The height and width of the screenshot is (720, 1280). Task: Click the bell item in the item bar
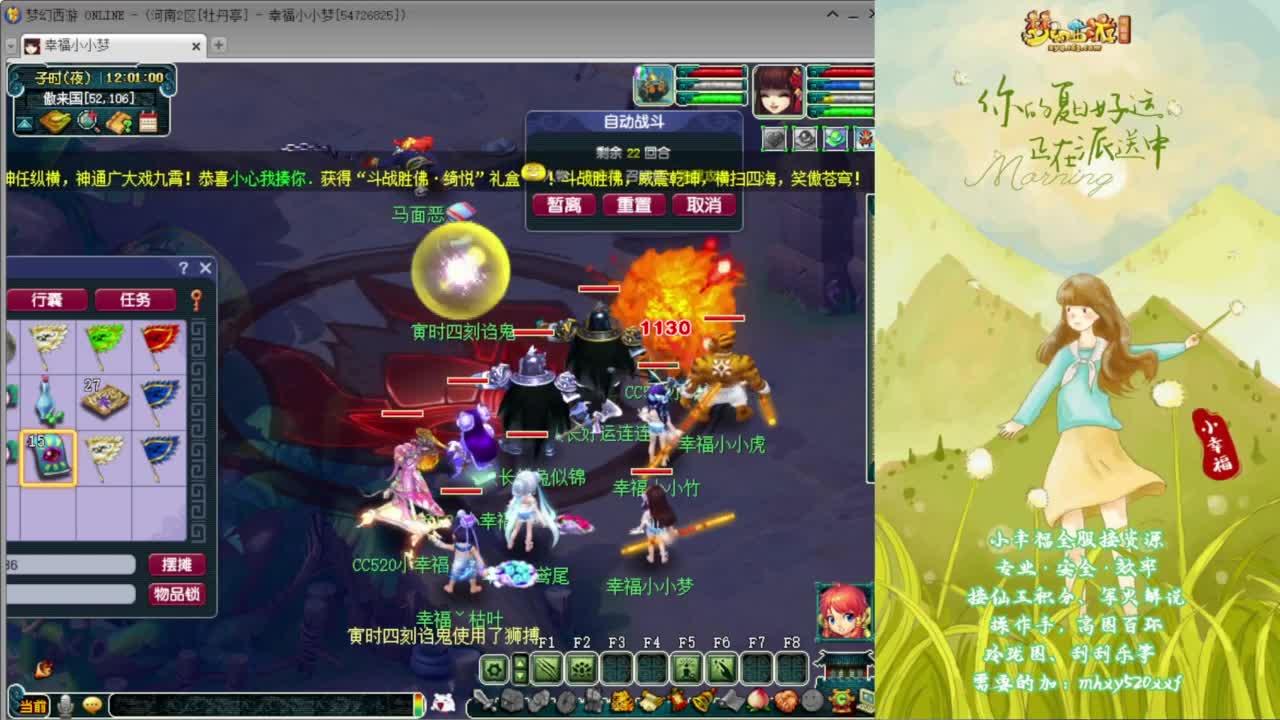coord(703,700)
